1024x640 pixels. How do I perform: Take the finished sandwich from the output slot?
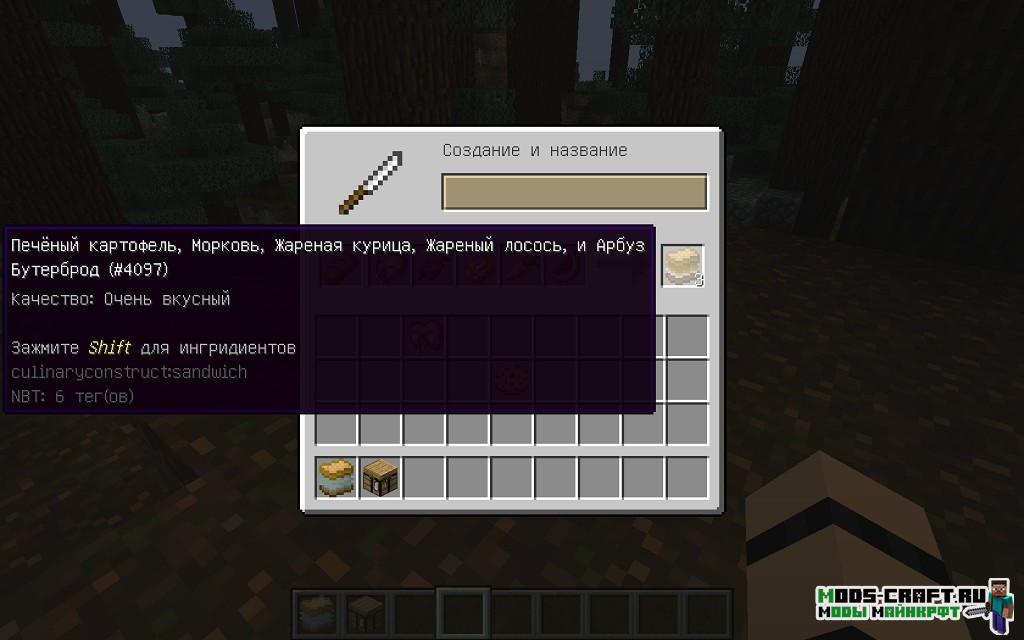pyautogui.click(x=682, y=267)
